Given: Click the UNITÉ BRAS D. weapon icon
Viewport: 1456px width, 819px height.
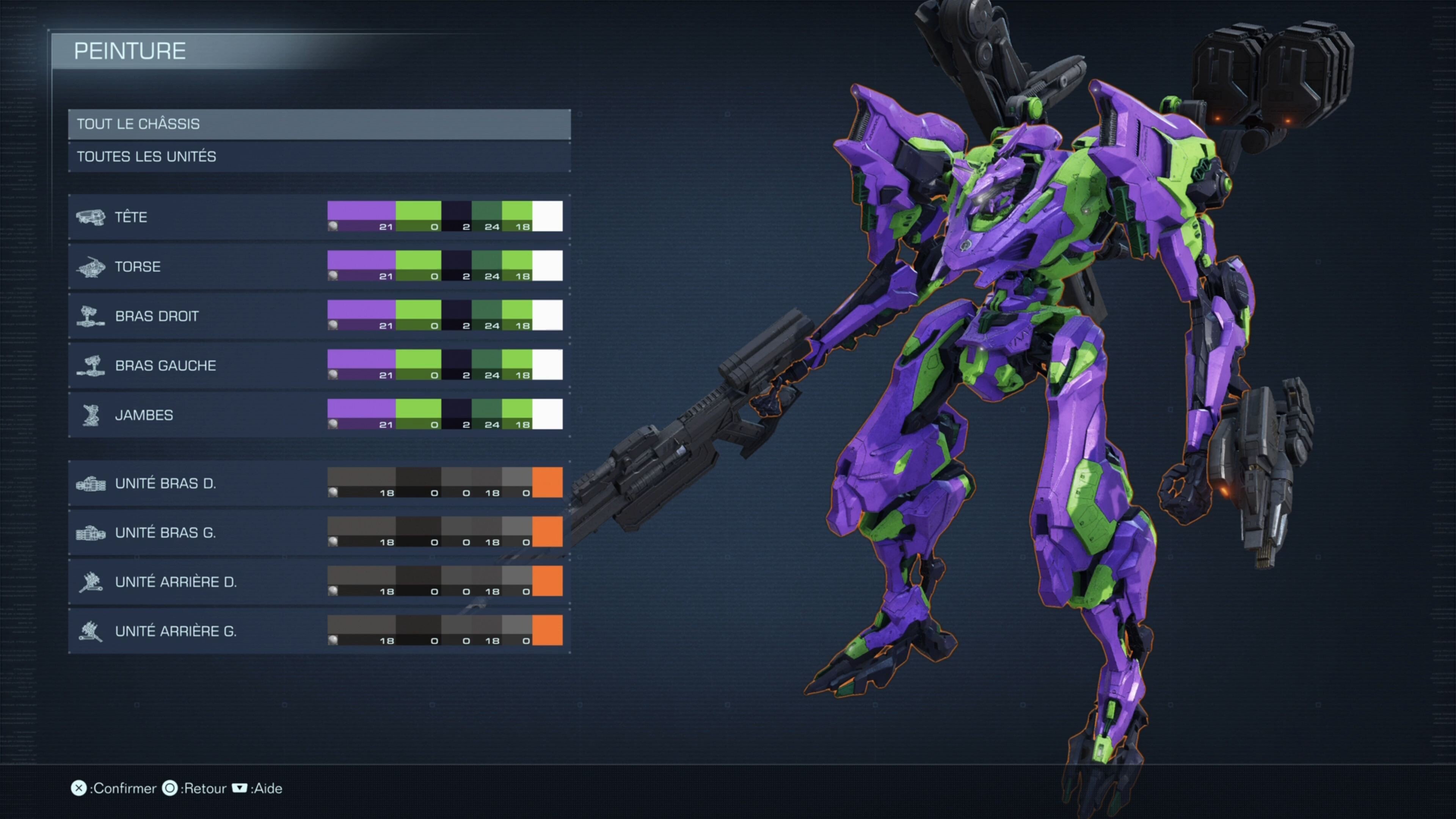Looking at the screenshot, I should coord(92,483).
